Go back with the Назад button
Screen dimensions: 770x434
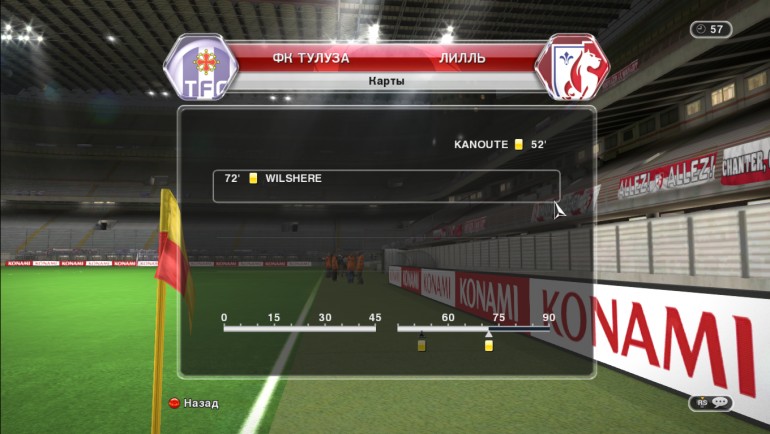pos(194,403)
